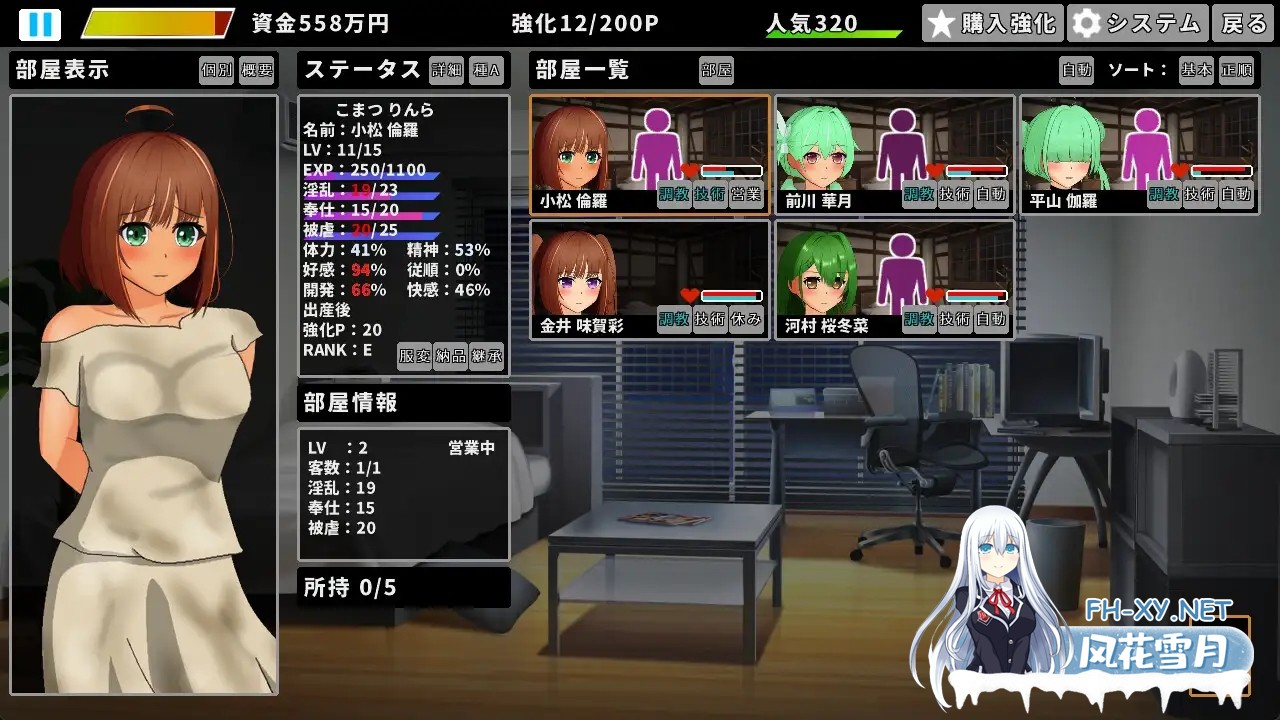Click the 人気320 popularity gauge
This screenshot has width=1280, height=720.
point(832,23)
